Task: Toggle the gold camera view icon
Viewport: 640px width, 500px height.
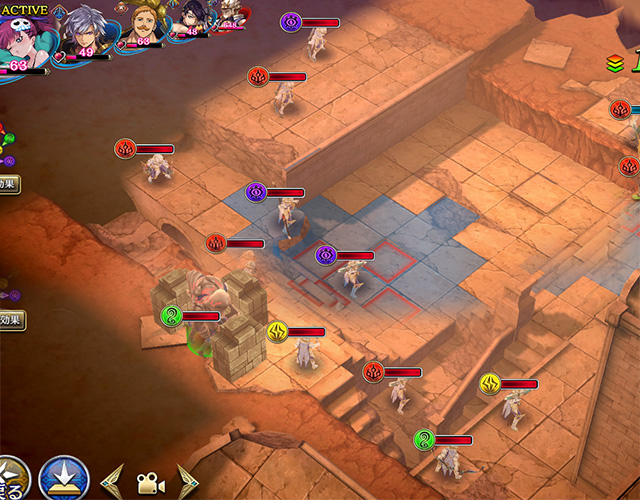Action: [x=150, y=482]
